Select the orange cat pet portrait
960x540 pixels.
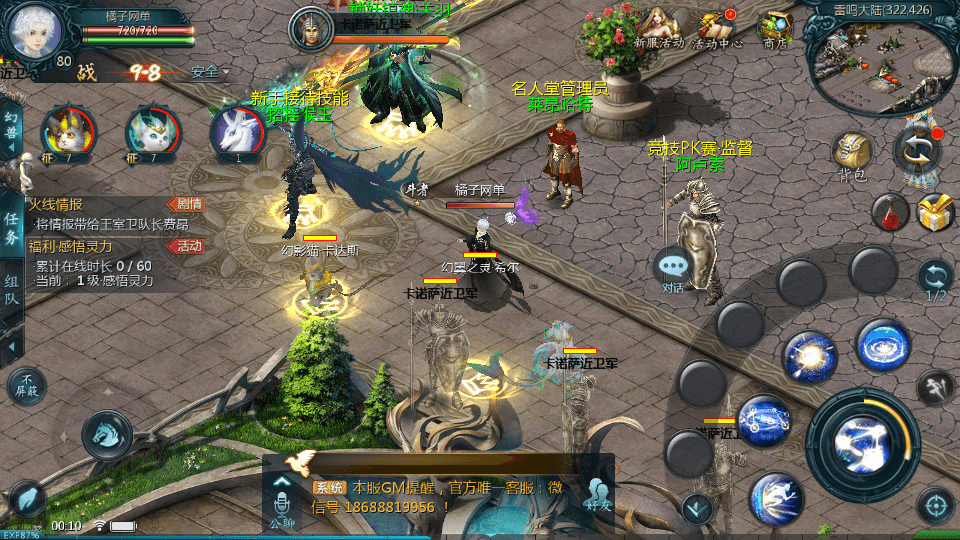click(x=69, y=133)
